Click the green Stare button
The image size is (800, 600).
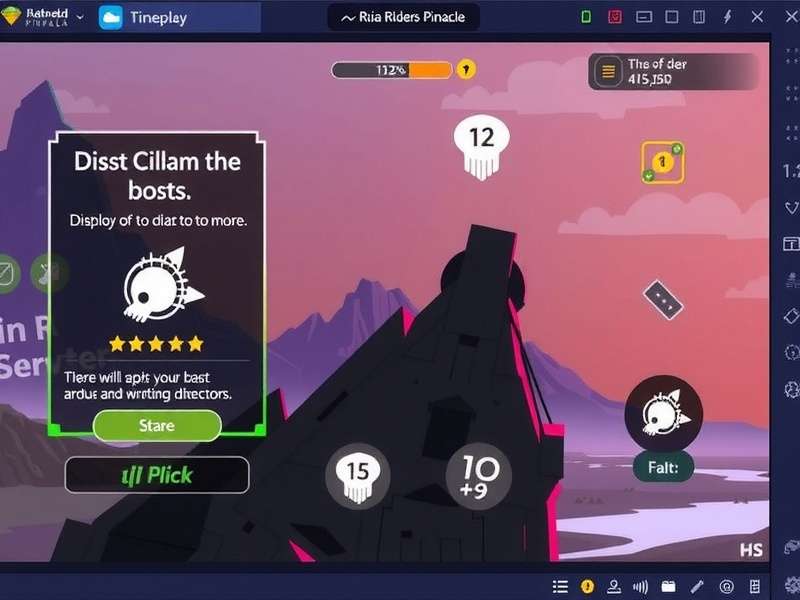[157, 425]
